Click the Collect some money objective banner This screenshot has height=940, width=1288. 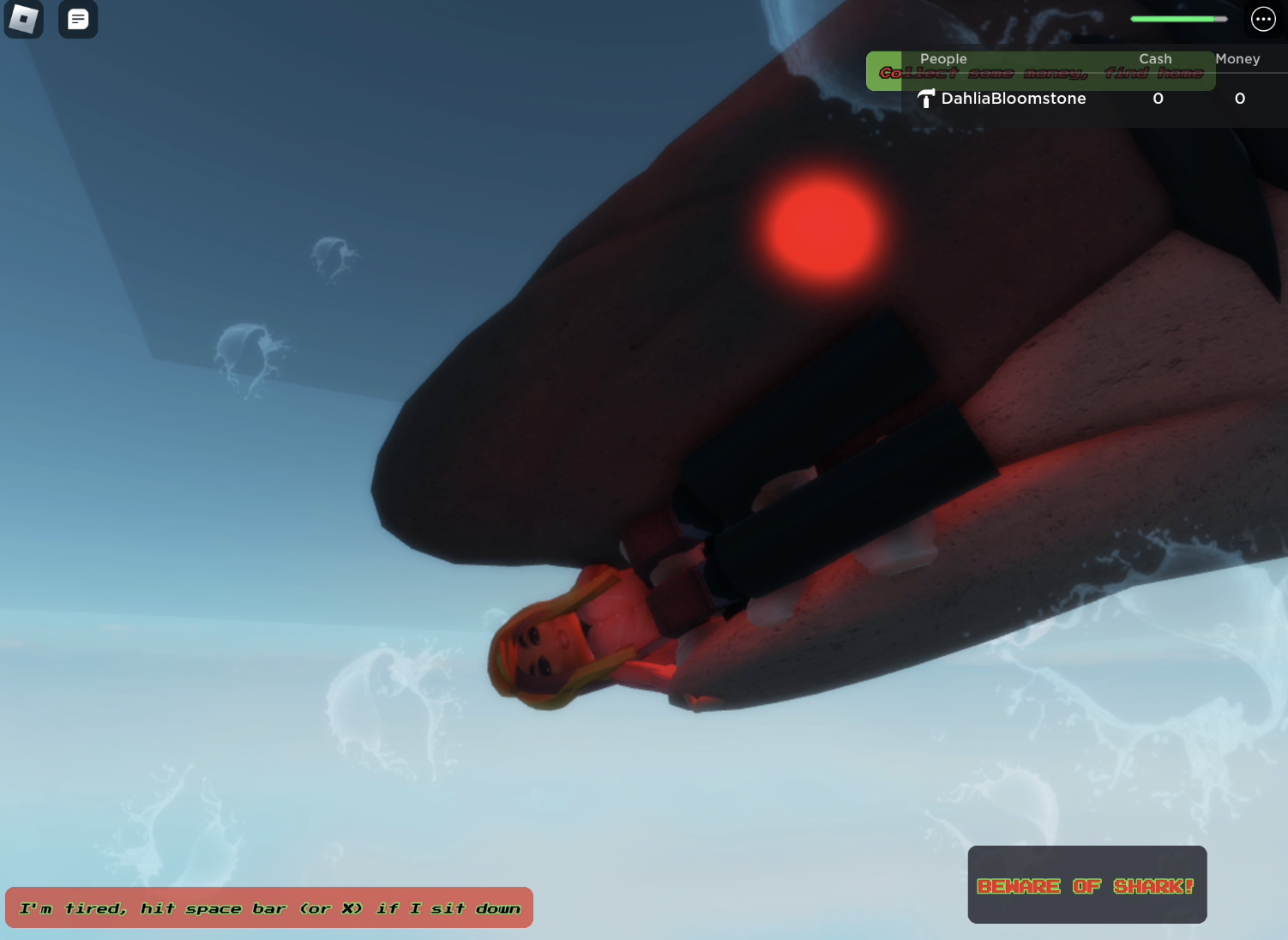(x=1040, y=73)
